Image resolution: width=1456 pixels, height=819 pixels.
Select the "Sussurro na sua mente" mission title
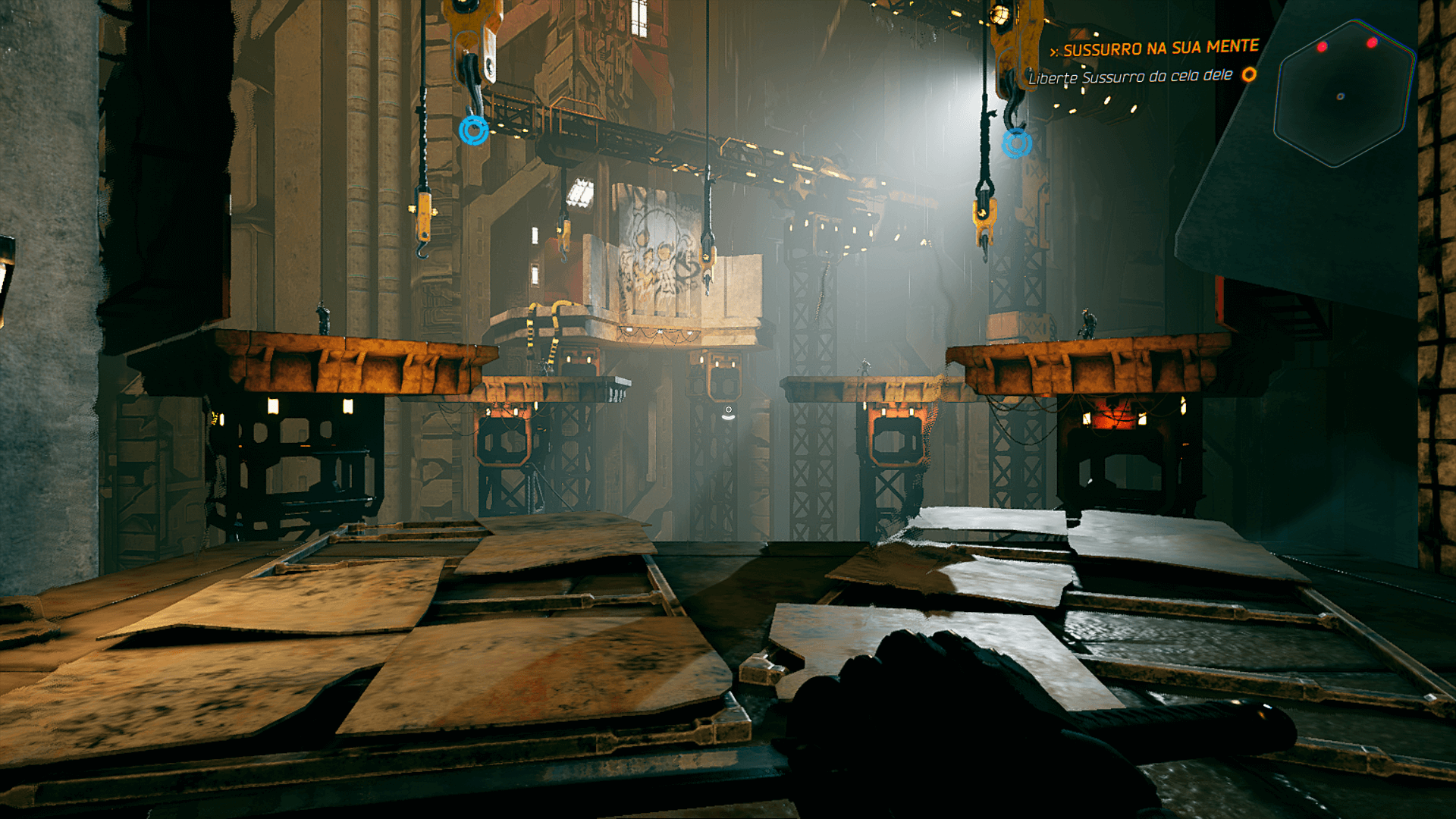click(x=1160, y=49)
